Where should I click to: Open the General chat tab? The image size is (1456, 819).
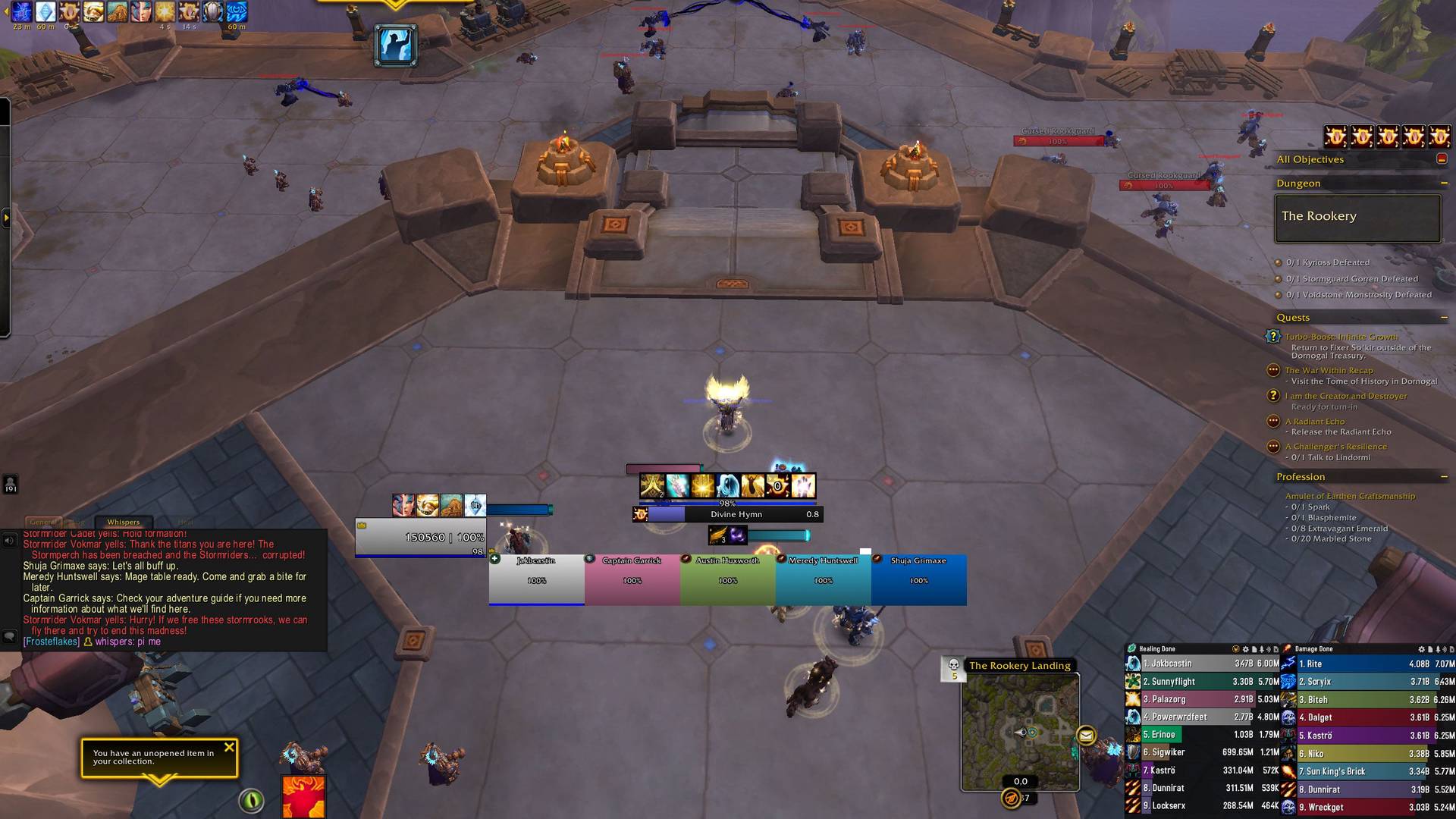[43, 522]
